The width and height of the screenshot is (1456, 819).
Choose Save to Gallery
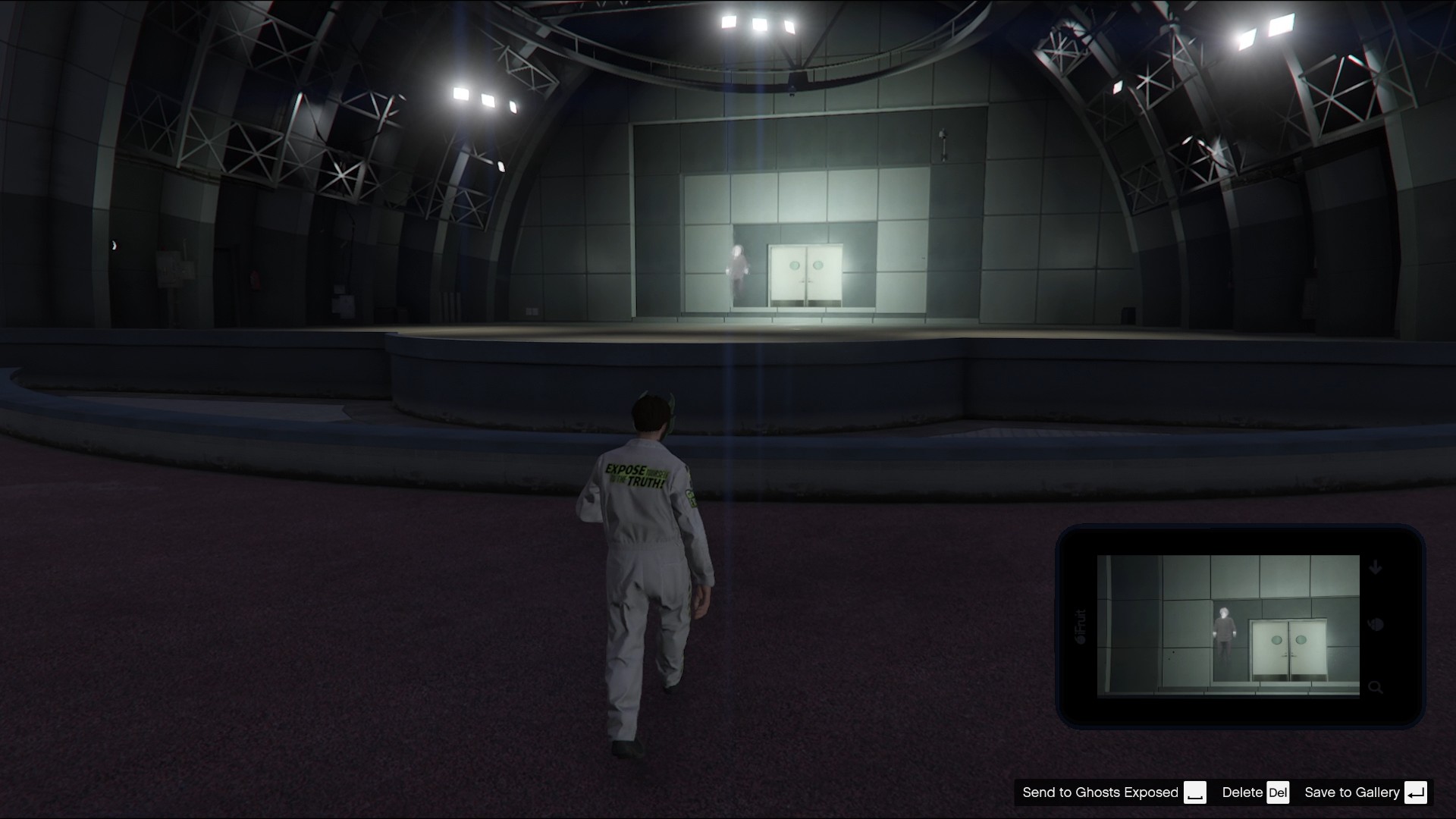click(x=1352, y=792)
